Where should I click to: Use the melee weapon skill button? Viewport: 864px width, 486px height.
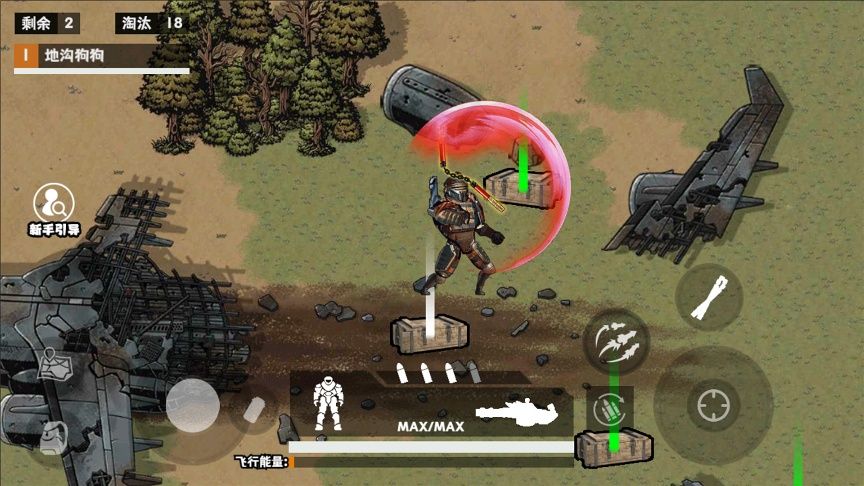coord(708,298)
